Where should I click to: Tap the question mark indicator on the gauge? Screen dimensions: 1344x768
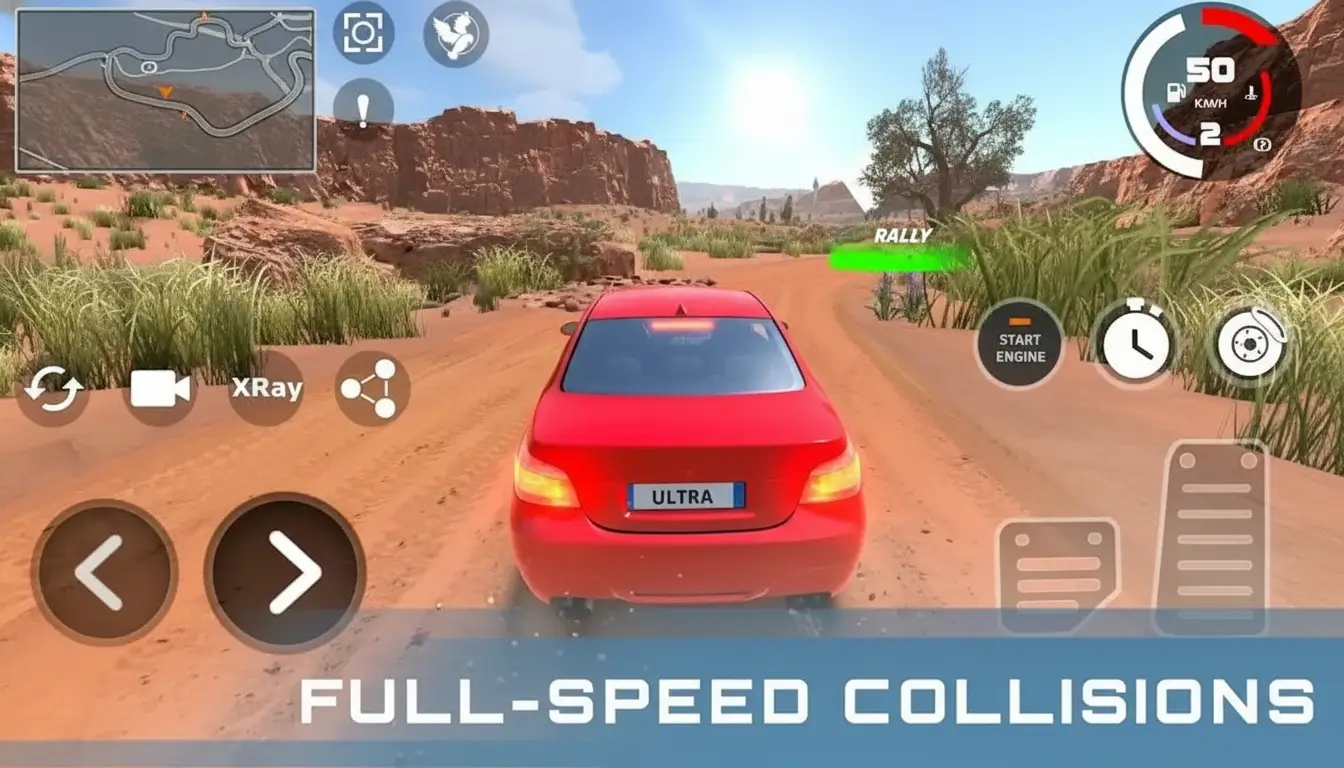pos(1262,144)
